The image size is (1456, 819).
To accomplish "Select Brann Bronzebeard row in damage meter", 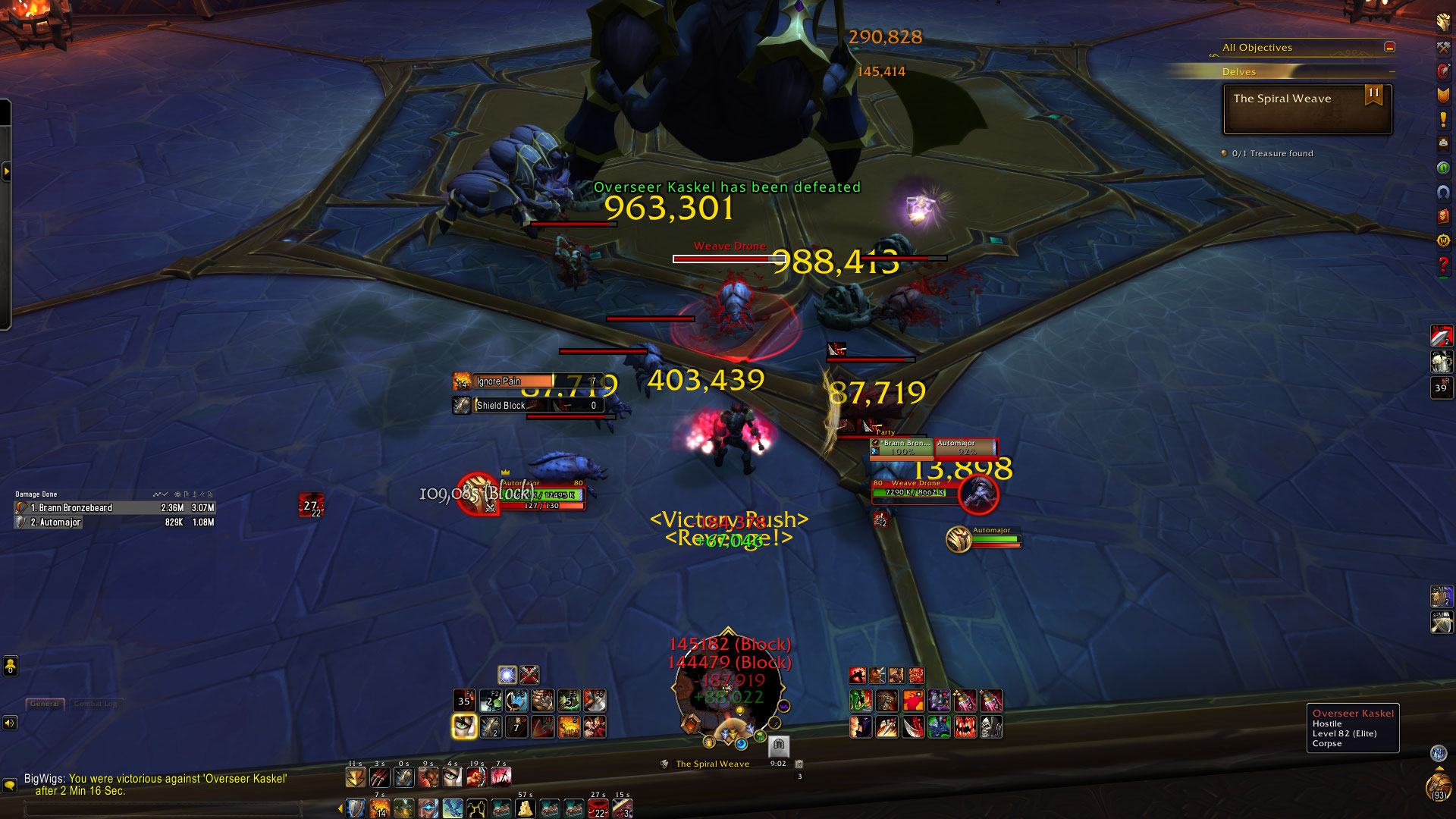I will click(114, 508).
